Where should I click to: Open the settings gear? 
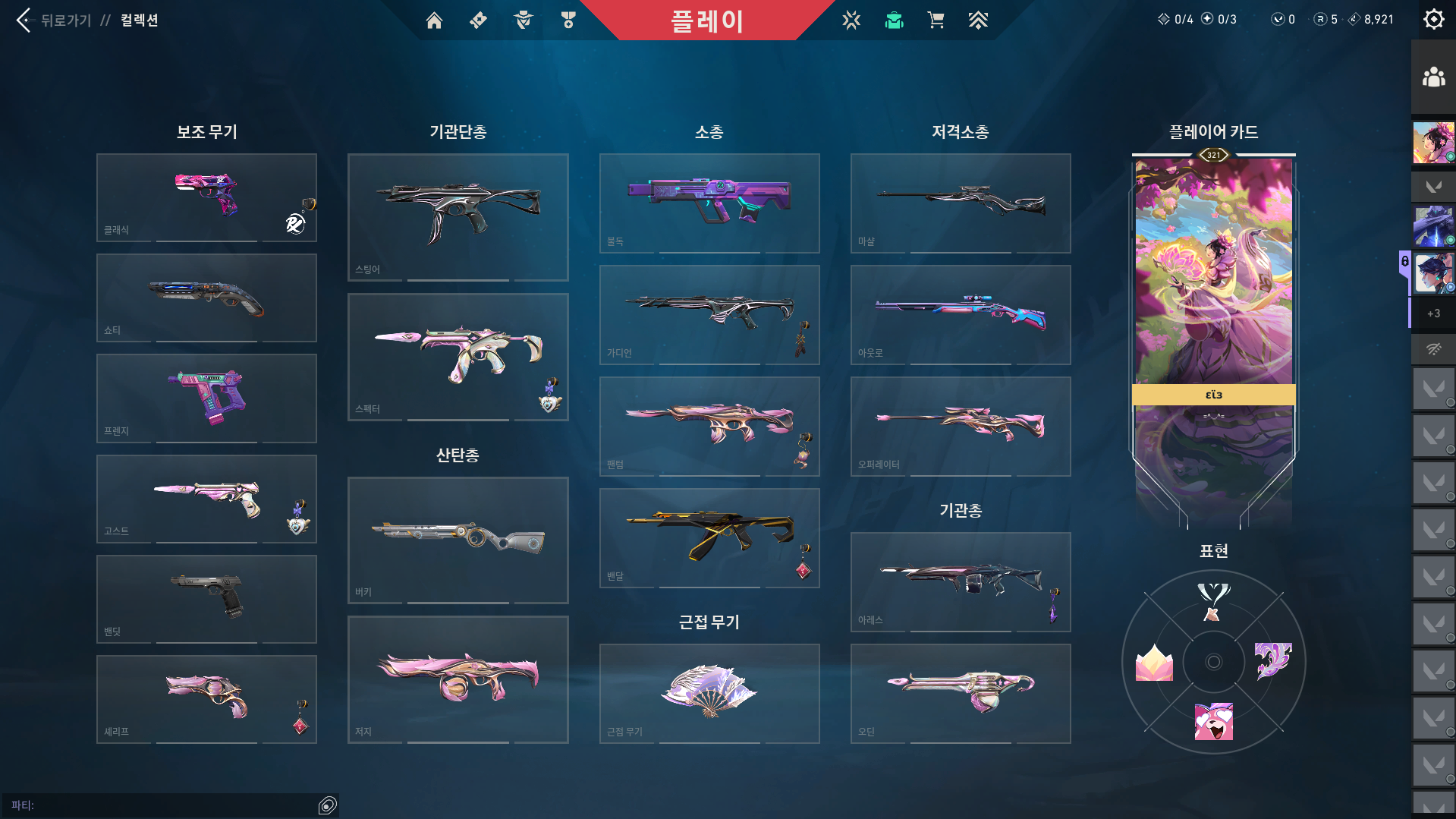1433,19
